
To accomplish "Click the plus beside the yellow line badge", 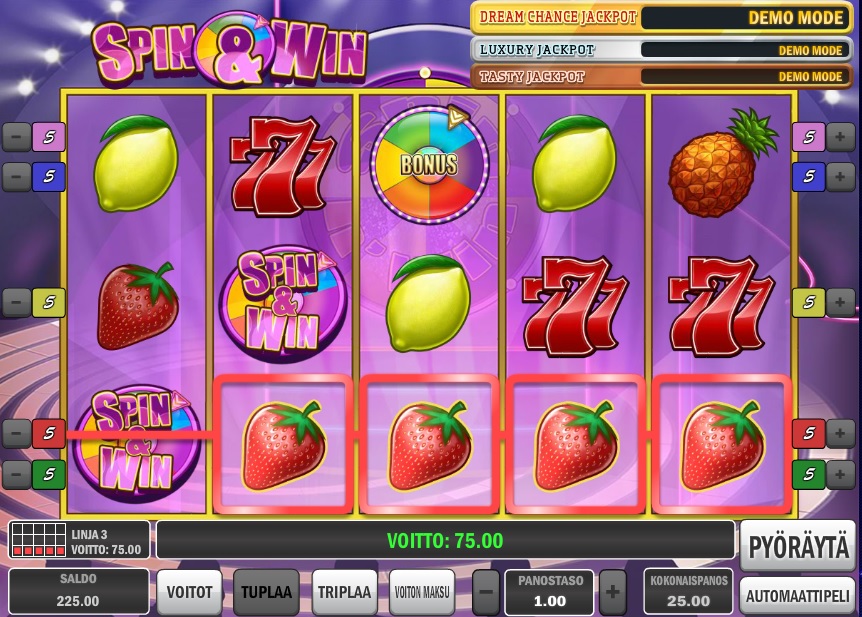I will pos(841,301).
